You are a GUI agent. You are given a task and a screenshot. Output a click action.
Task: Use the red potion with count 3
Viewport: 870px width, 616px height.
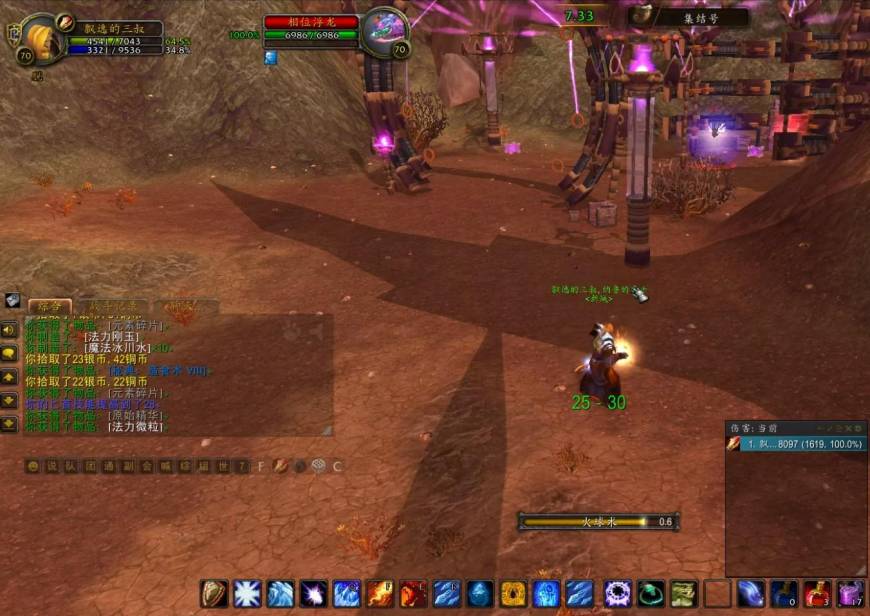tap(817, 594)
